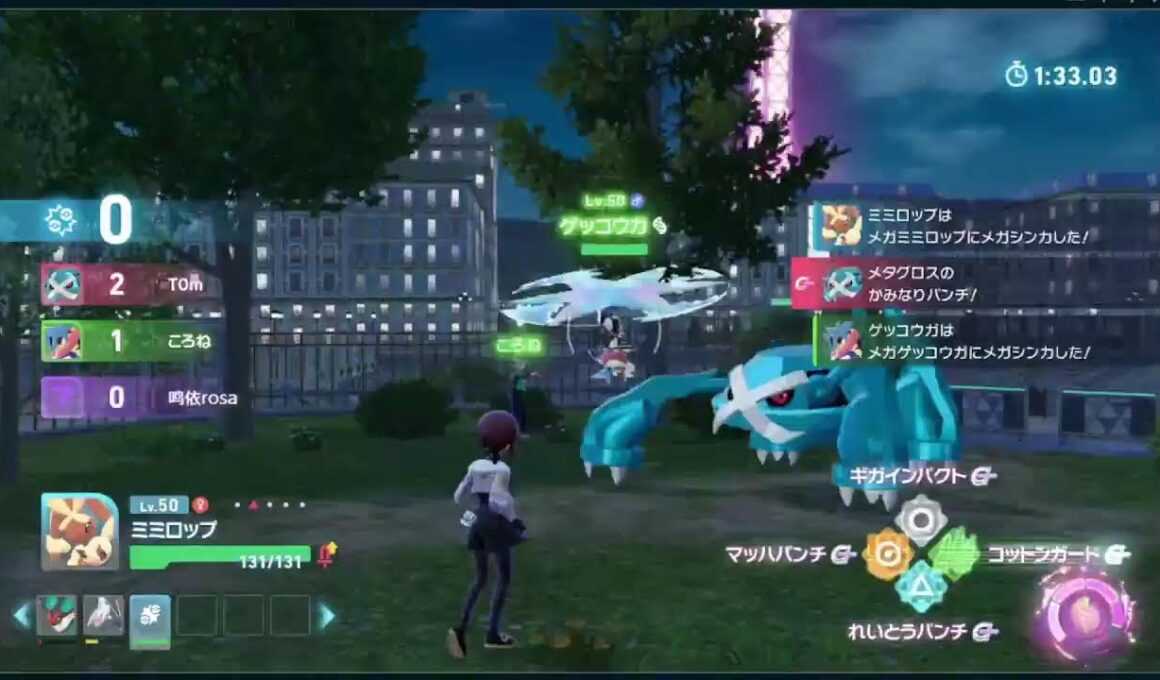Image resolution: width=1160 pixels, height=680 pixels.
Task: Click the Lopunny portrait
Action: pyautogui.click(x=79, y=532)
